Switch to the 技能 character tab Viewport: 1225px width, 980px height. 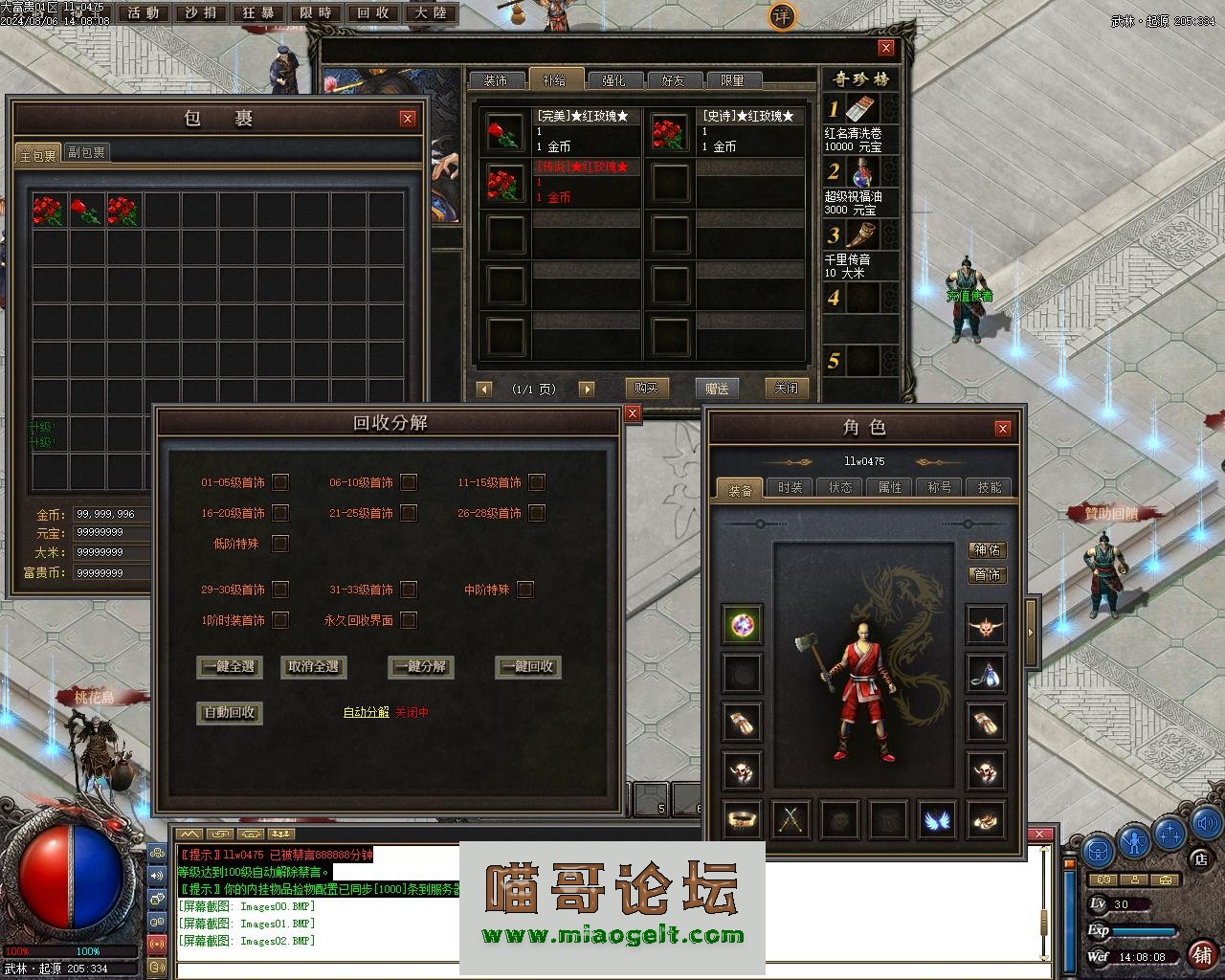click(x=989, y=487)
